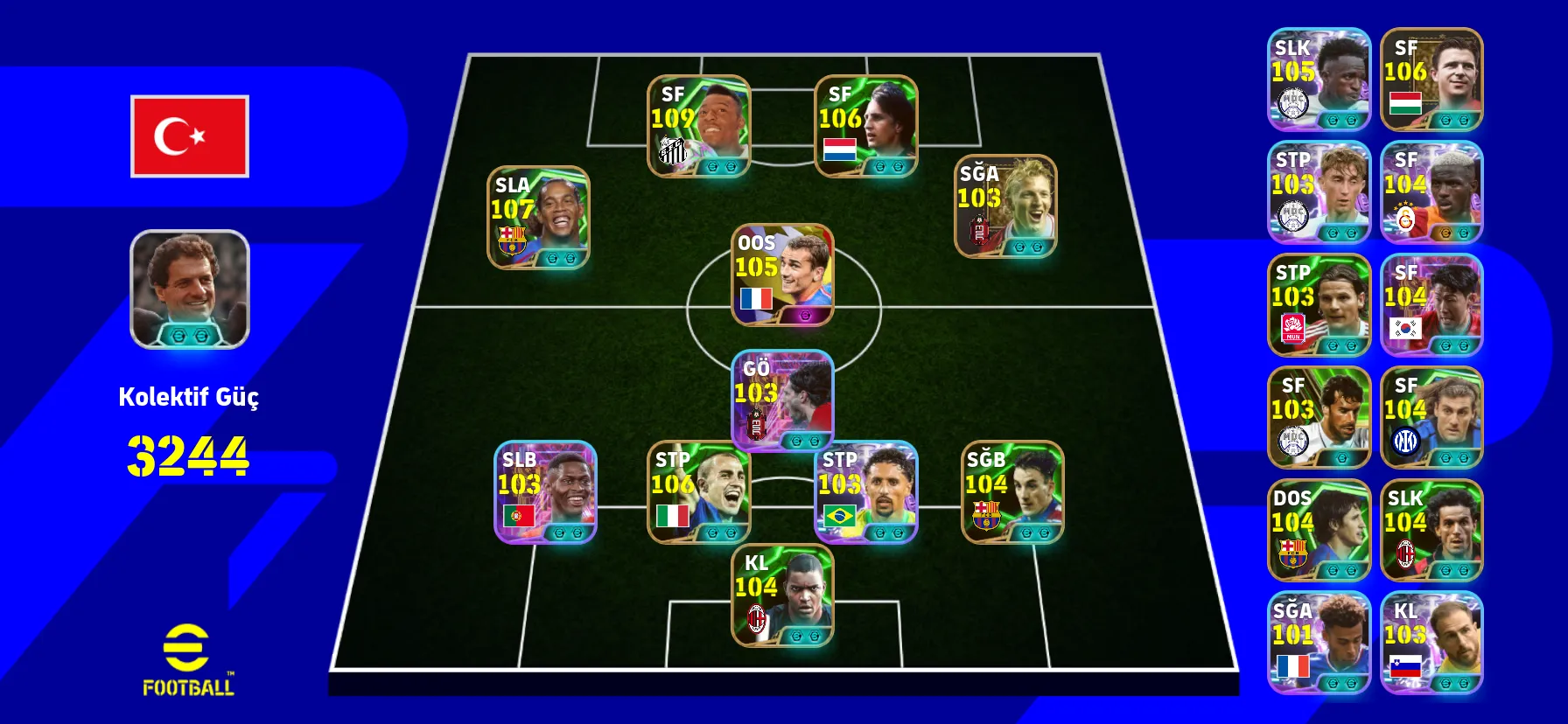Select the KL 104 goalkeeper card
The height and width of the screenshot is (724, 1568).
[x=782, y=595]
